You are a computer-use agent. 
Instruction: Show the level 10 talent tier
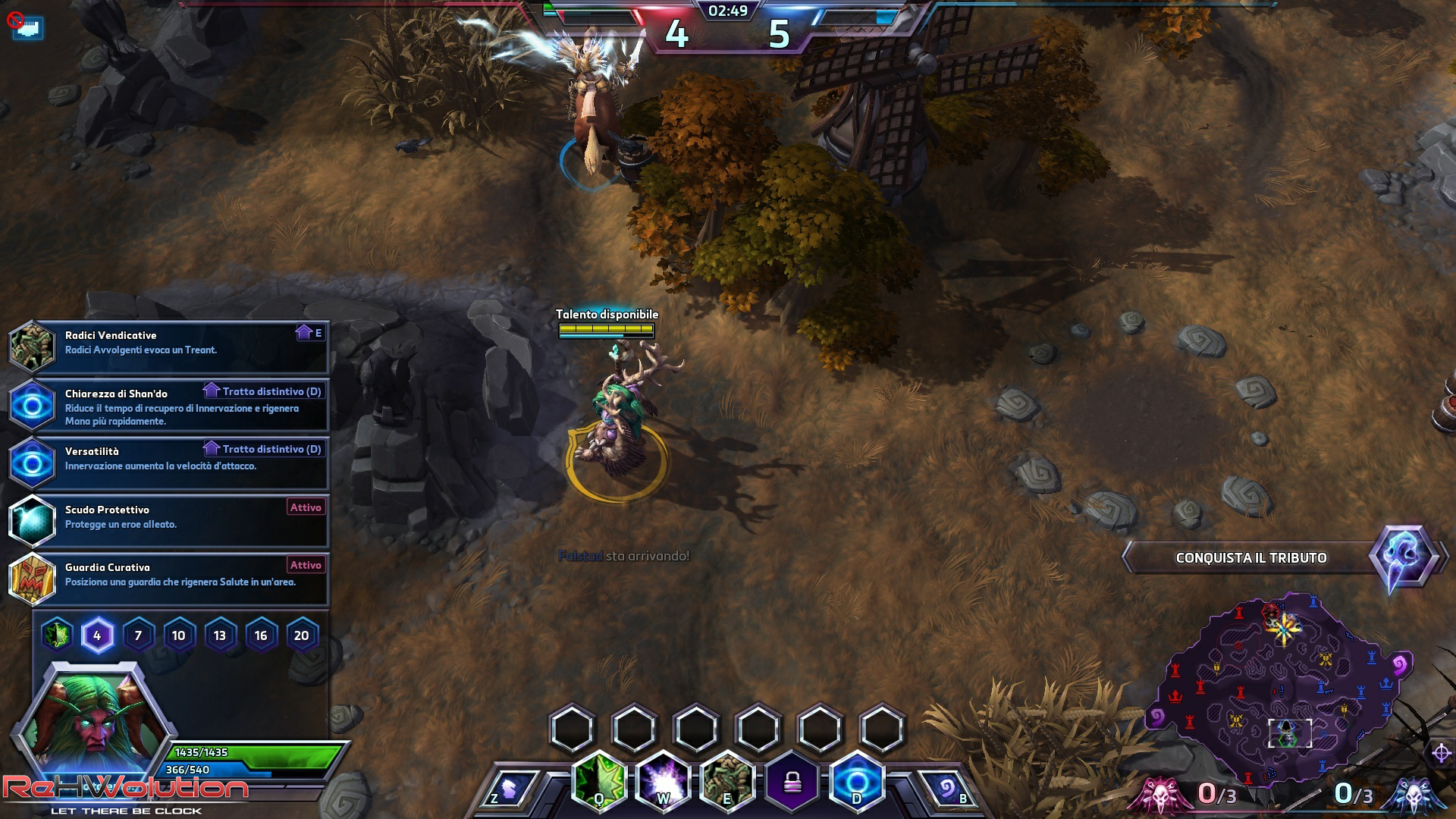(x=179, y=635)
